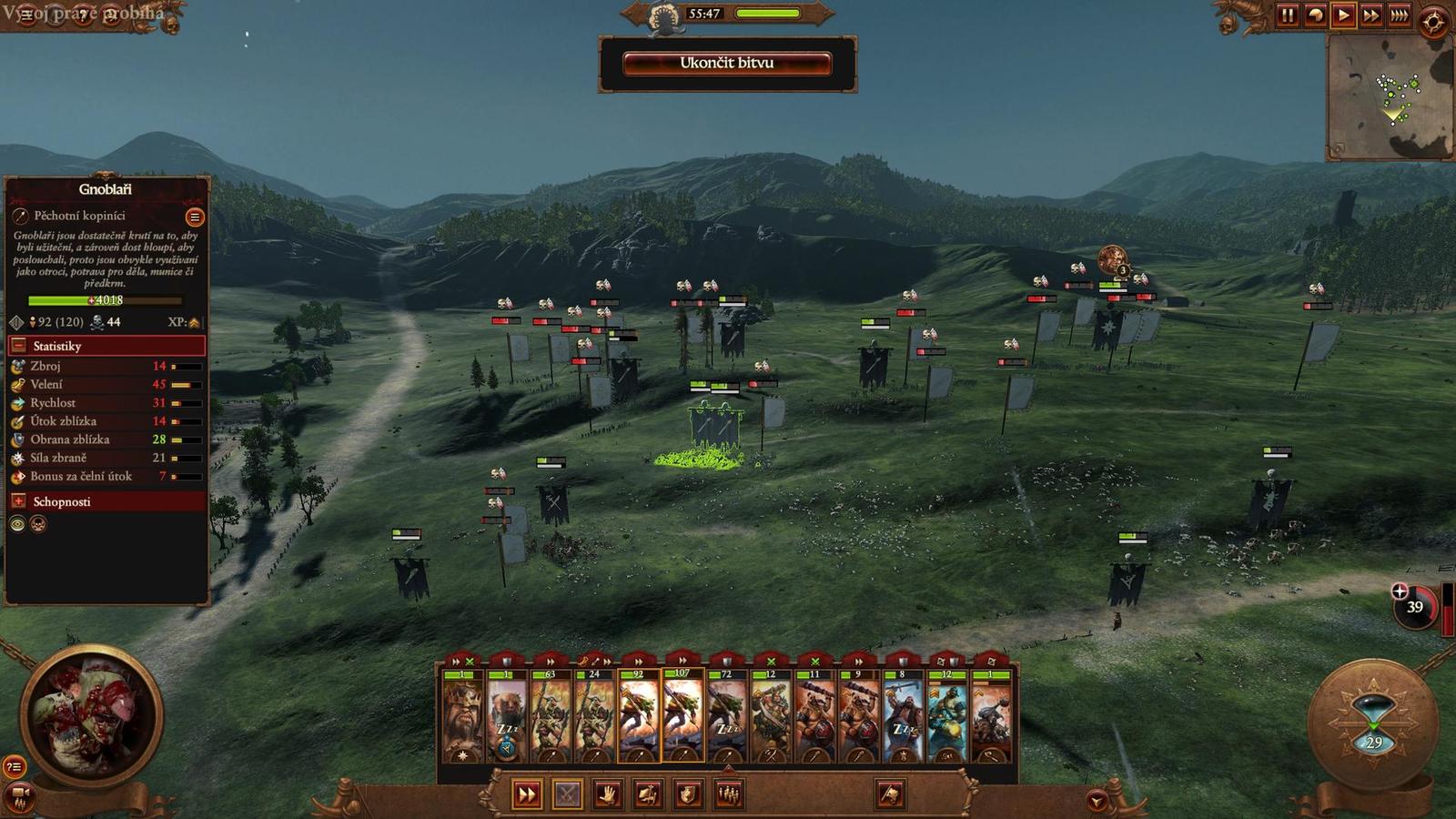Viewport: 1456px width, 819px height.
Task: Toggle the run double-arrow order button
Action: [x=526, y=794]
